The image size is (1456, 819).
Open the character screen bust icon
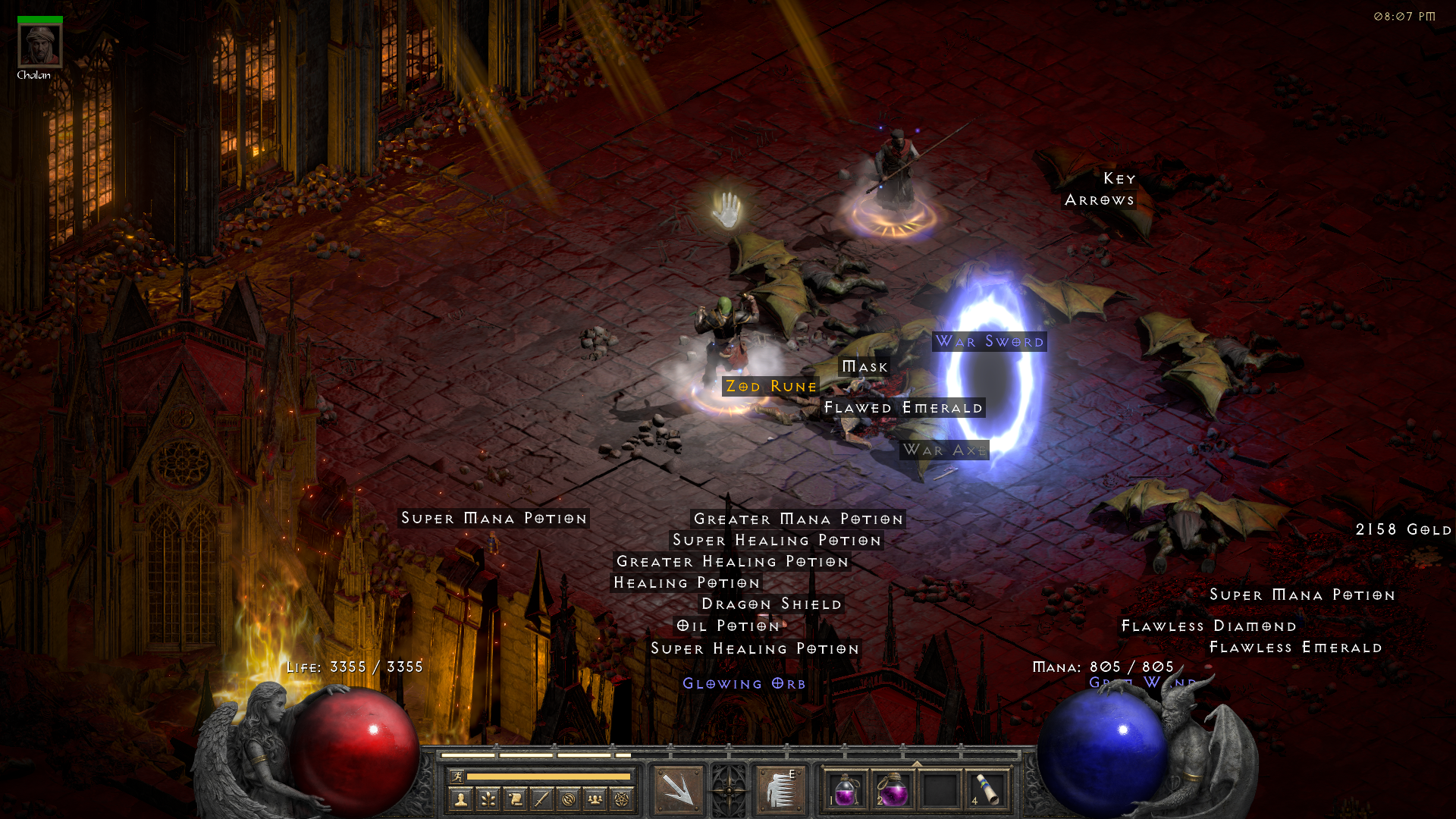pos(461,799)
